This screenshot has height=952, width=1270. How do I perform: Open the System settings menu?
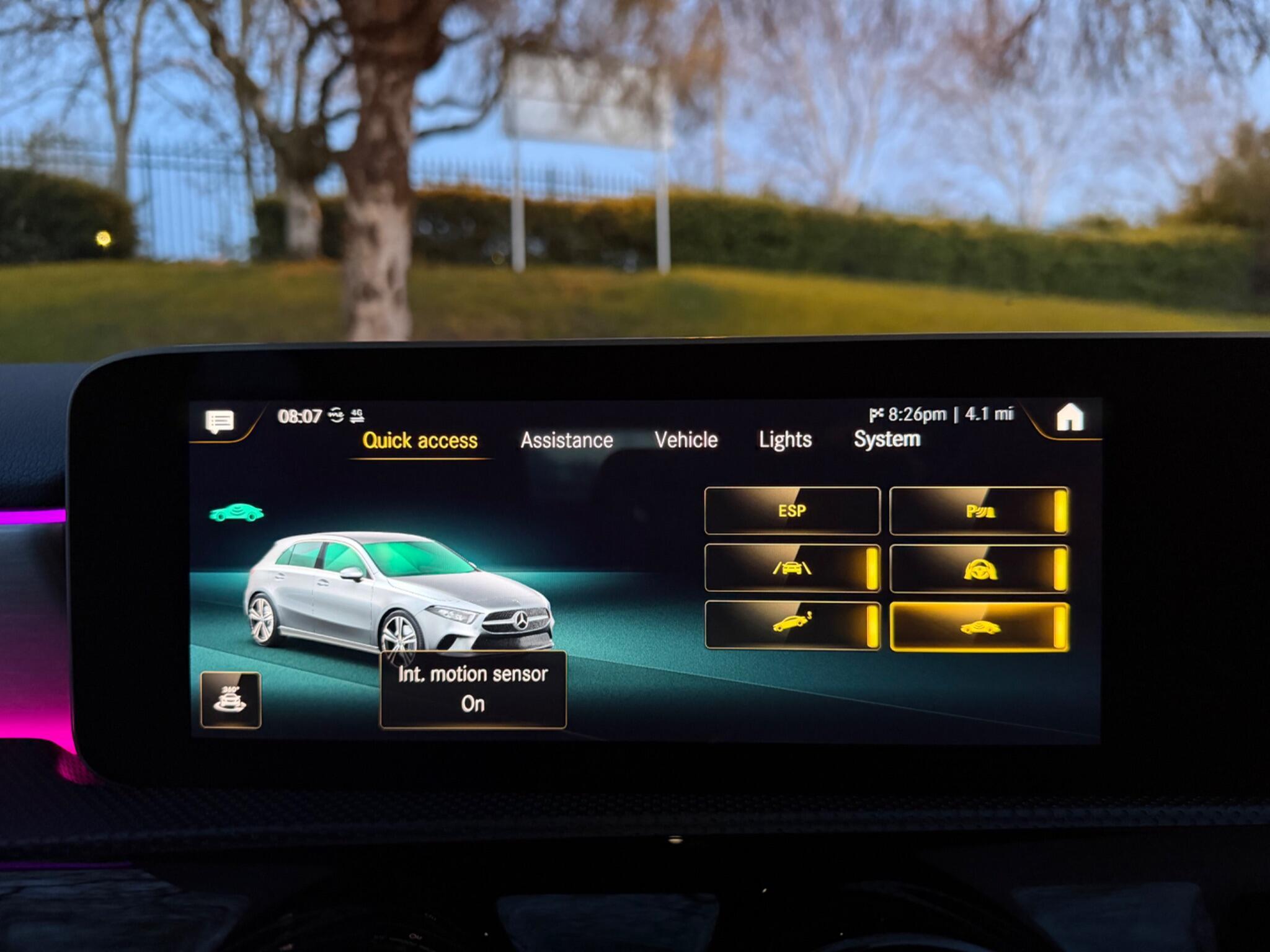(887, 440)
